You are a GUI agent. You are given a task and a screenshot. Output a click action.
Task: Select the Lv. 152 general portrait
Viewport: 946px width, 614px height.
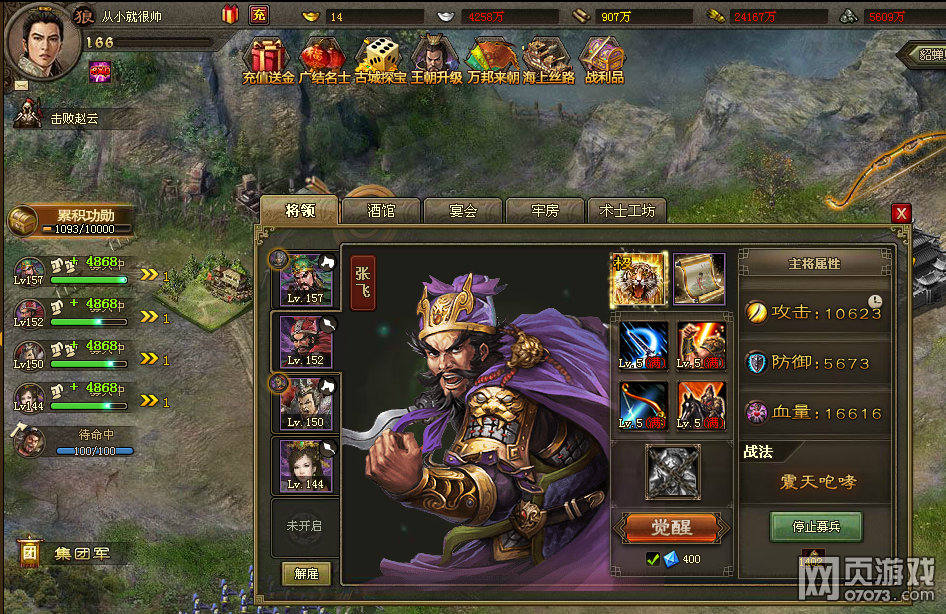(x=305, y=340)
